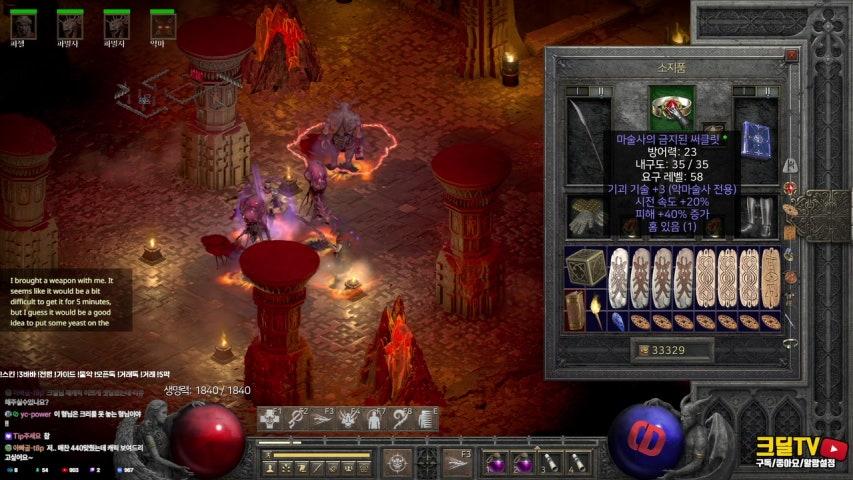This screenshot has width=853, height=480.
Task: Open the right-click skill selector marked F3
Action: tap(456, 461)
